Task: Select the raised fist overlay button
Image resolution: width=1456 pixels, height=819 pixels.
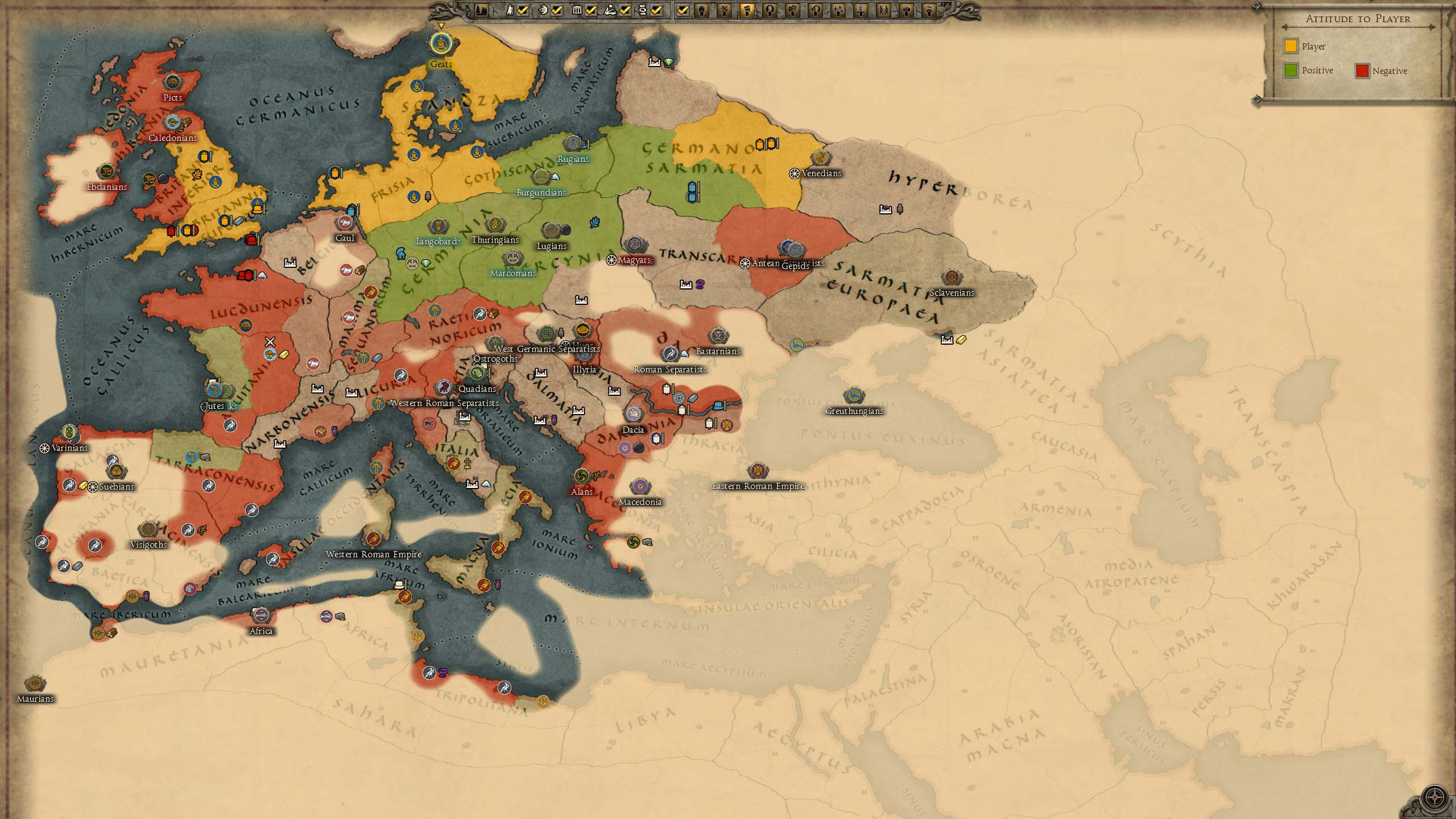Action: 907,10
